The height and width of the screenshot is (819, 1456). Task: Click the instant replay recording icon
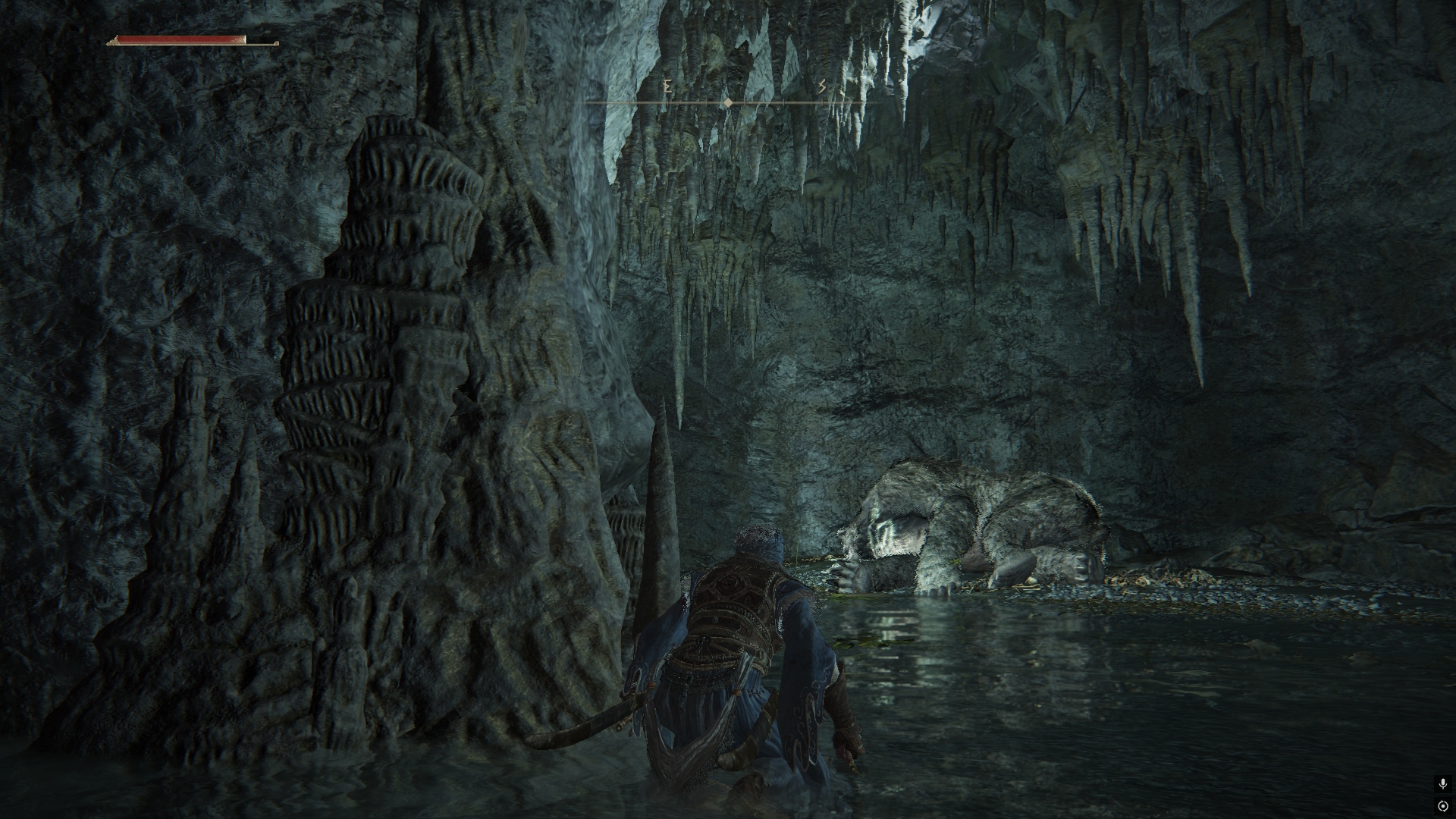pos(1443,806)
